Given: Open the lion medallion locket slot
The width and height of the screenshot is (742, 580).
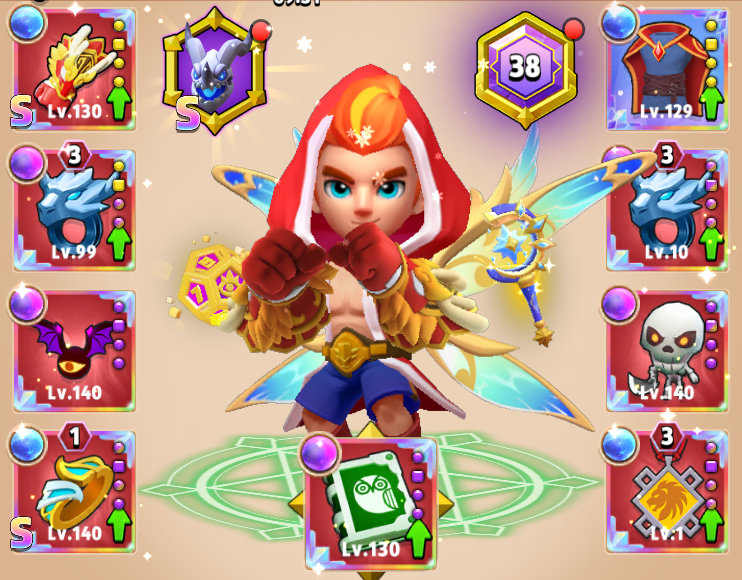Looking at the screenshot, I should (667, 492).
